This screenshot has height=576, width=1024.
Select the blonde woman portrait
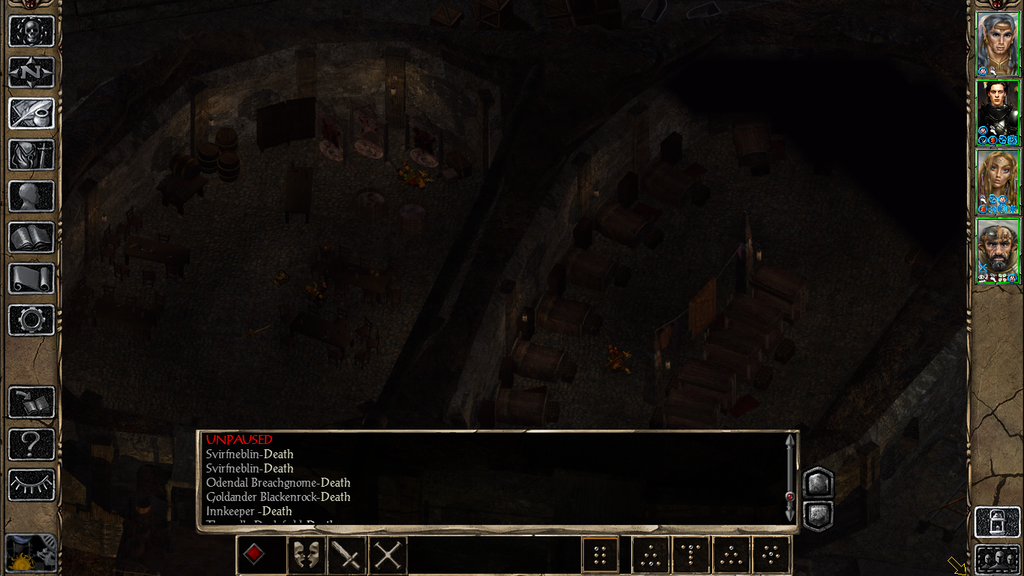pos(997,181)
